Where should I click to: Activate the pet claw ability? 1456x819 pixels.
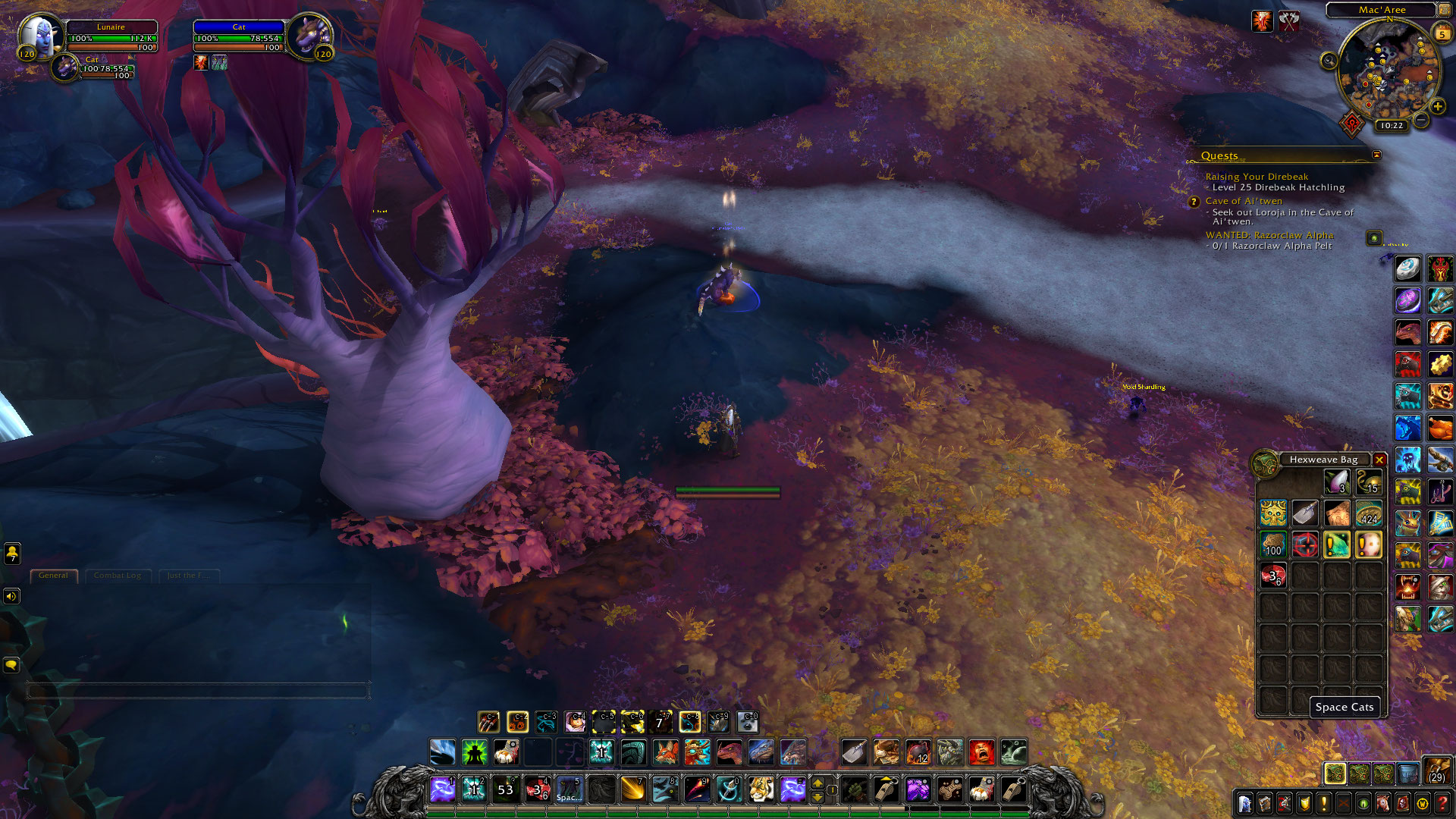pyautogui.click(x=488, y=721)
